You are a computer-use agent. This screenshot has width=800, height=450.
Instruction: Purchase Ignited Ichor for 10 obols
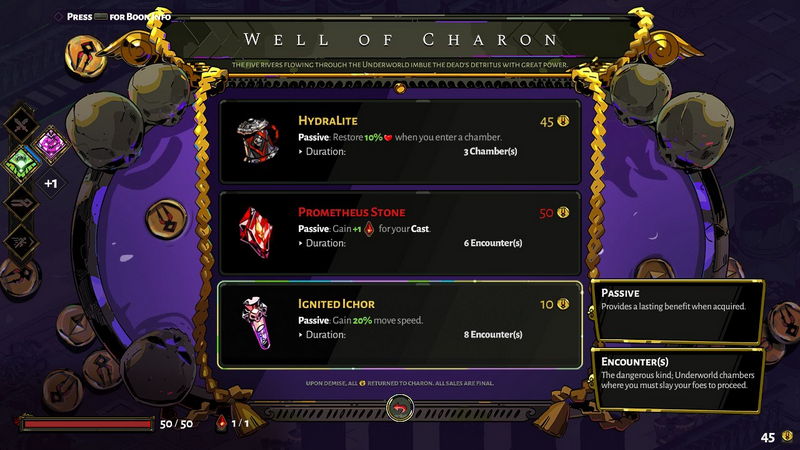coord(400,324)
